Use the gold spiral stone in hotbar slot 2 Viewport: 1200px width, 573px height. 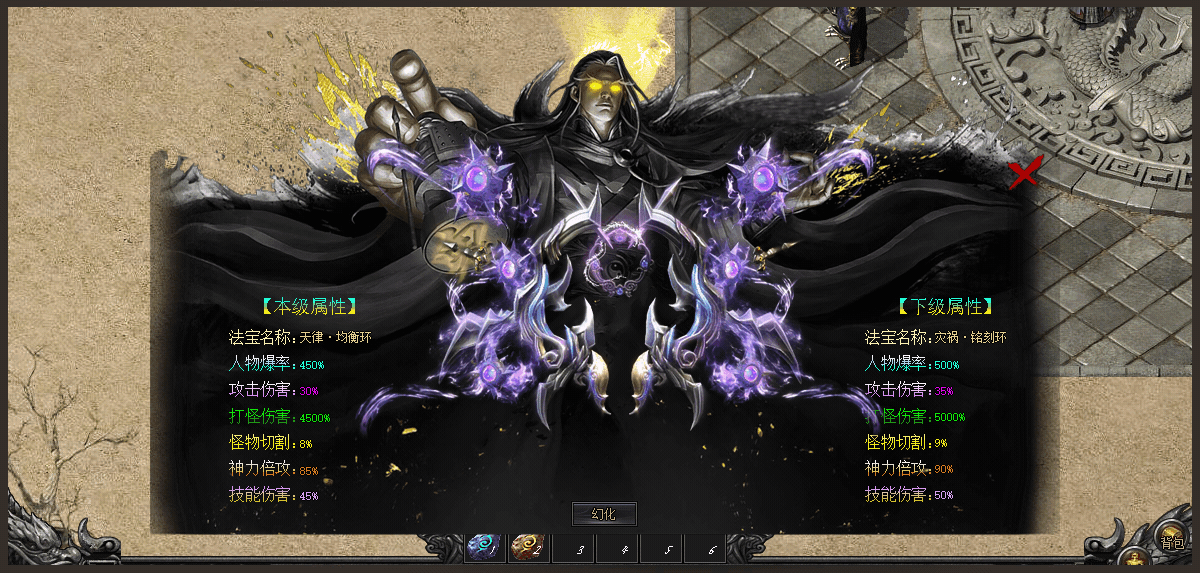tap(527, 548)
